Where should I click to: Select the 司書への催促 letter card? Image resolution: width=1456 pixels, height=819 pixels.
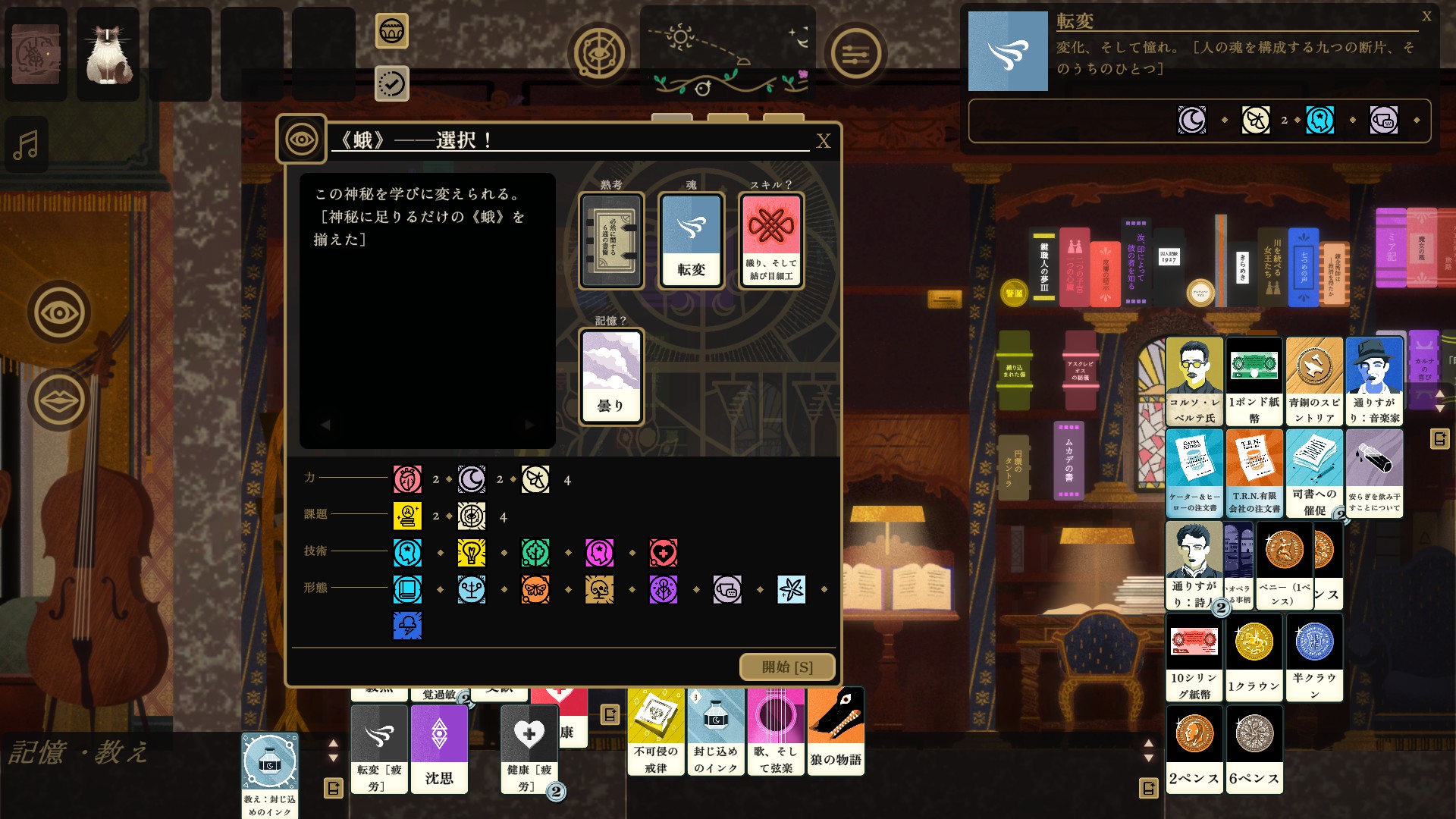tap(1314, 473)
